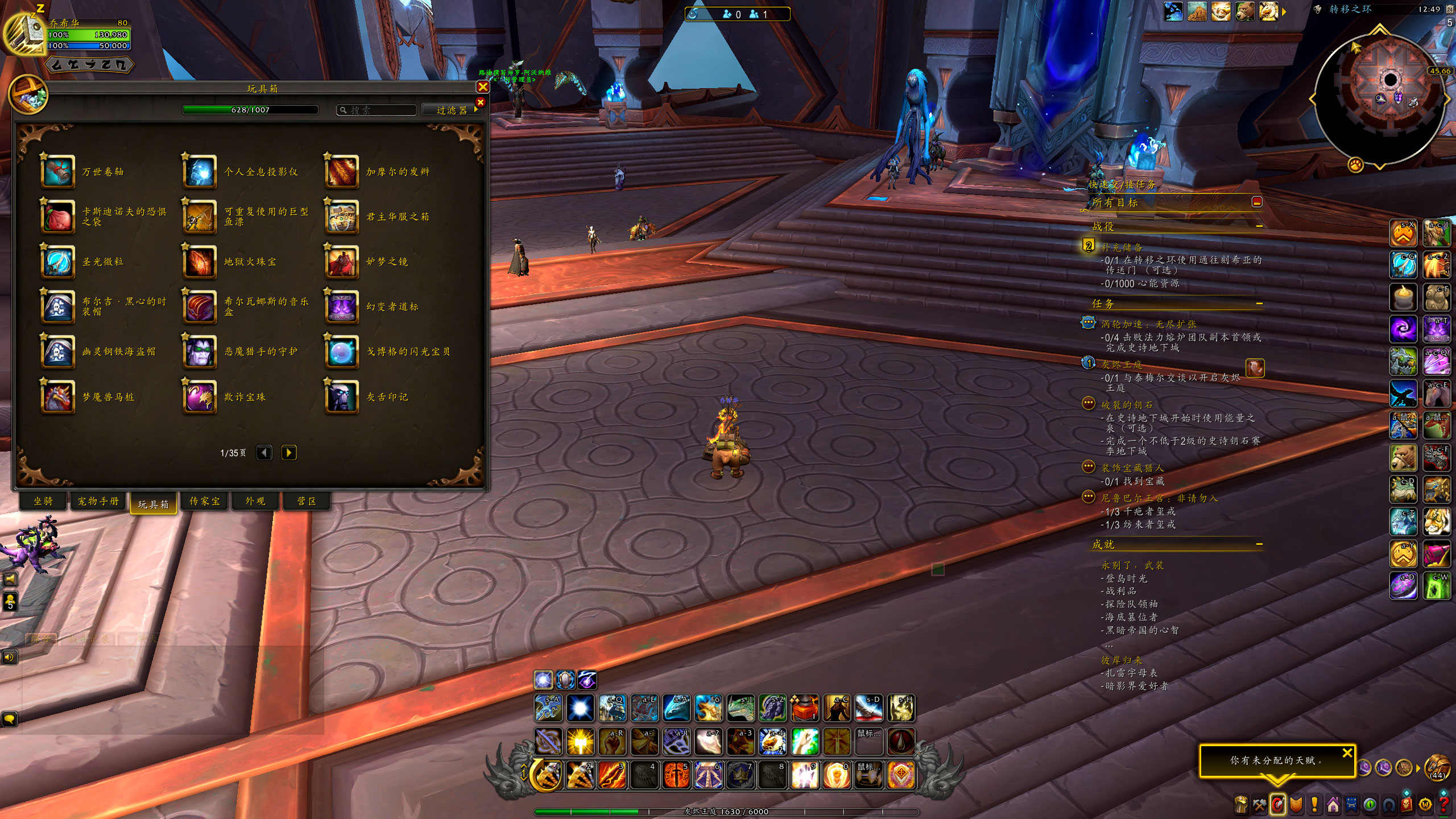Open the 灰烬王庭 quest item button
Viewport: 1456px width, 819px height.
tap(1255, 368)
